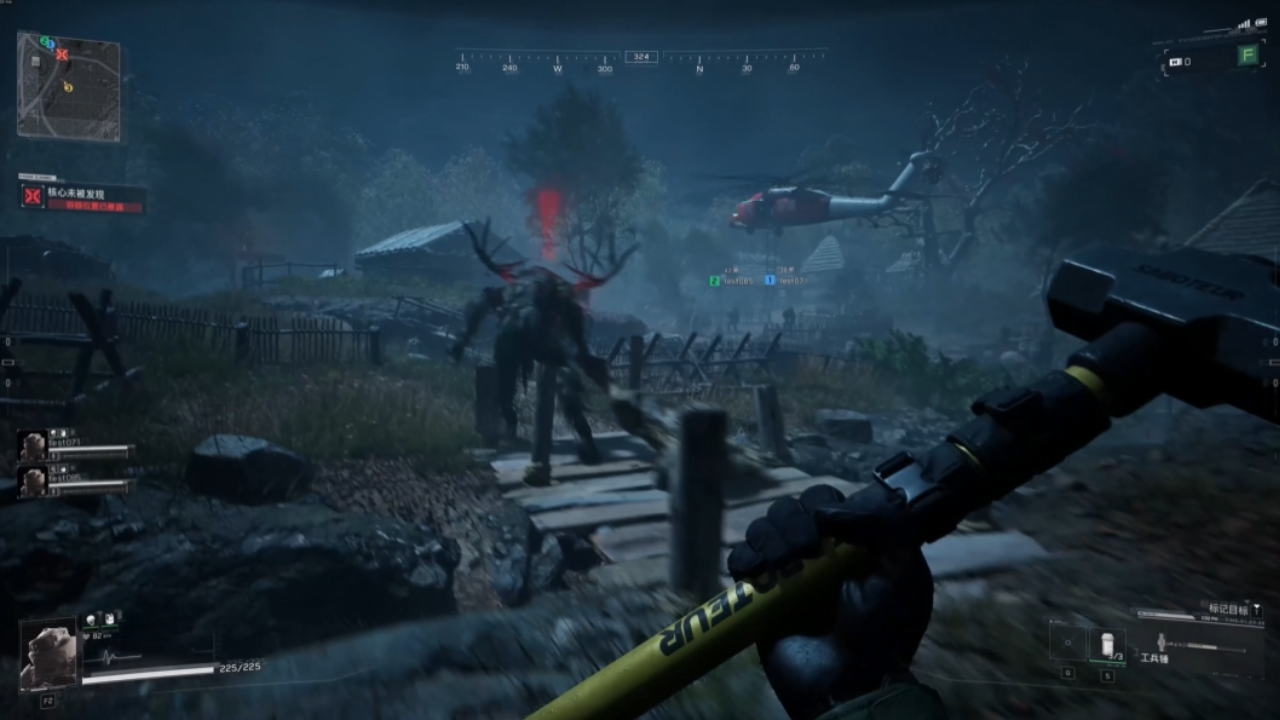Select the yellow player marker on the minimap

click(x=68, y=87)
